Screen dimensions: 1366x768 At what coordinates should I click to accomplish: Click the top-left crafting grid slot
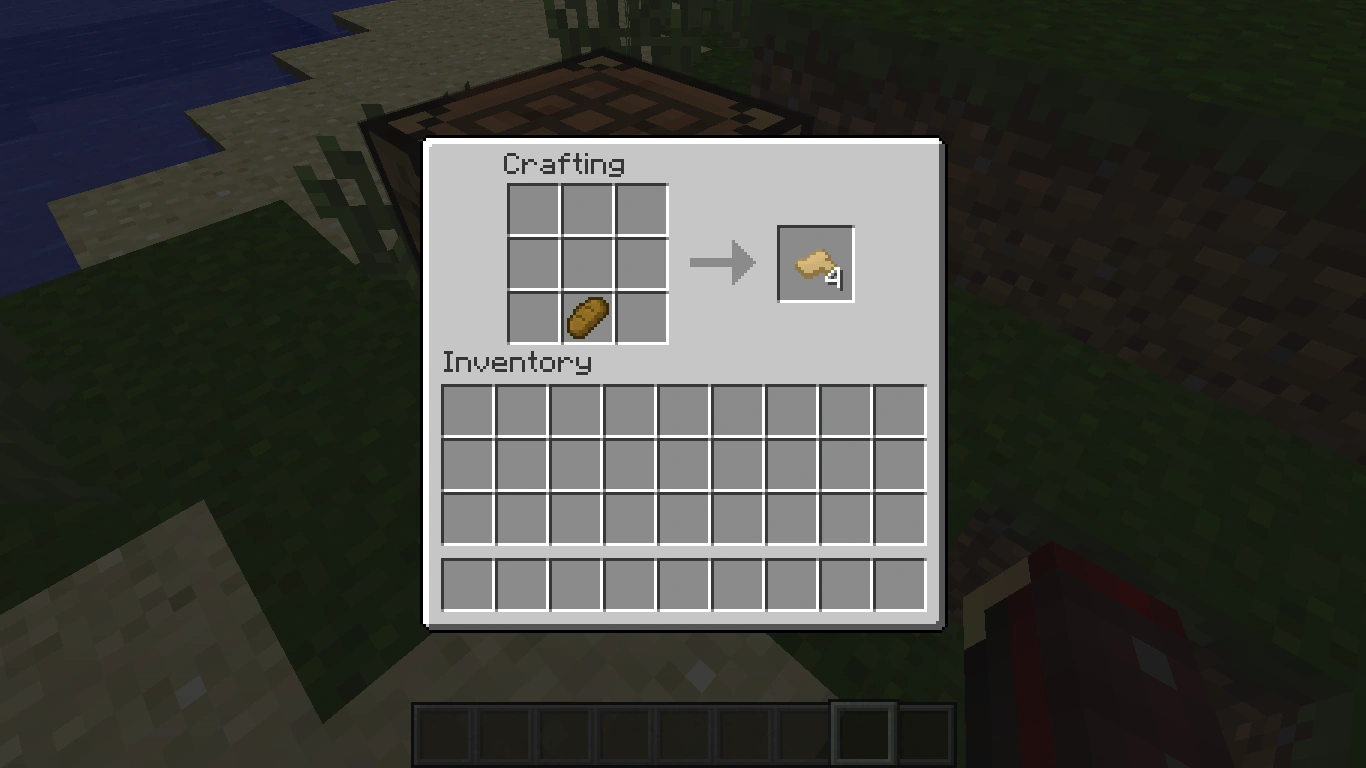point(534,210)
